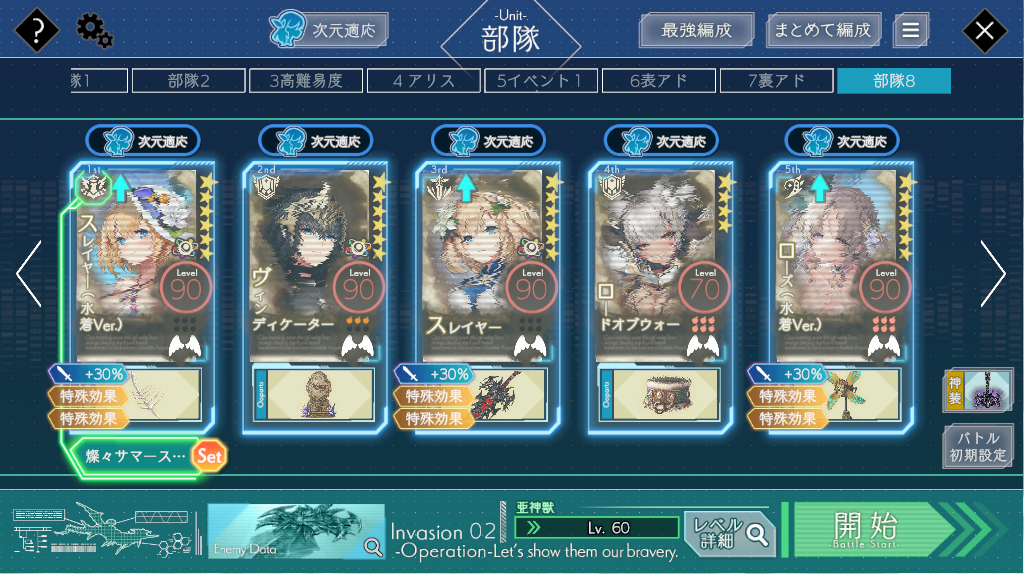Open the gear settings menu
The height and width of the screenshot is (574, 1024).
click(x=94, y=32)
